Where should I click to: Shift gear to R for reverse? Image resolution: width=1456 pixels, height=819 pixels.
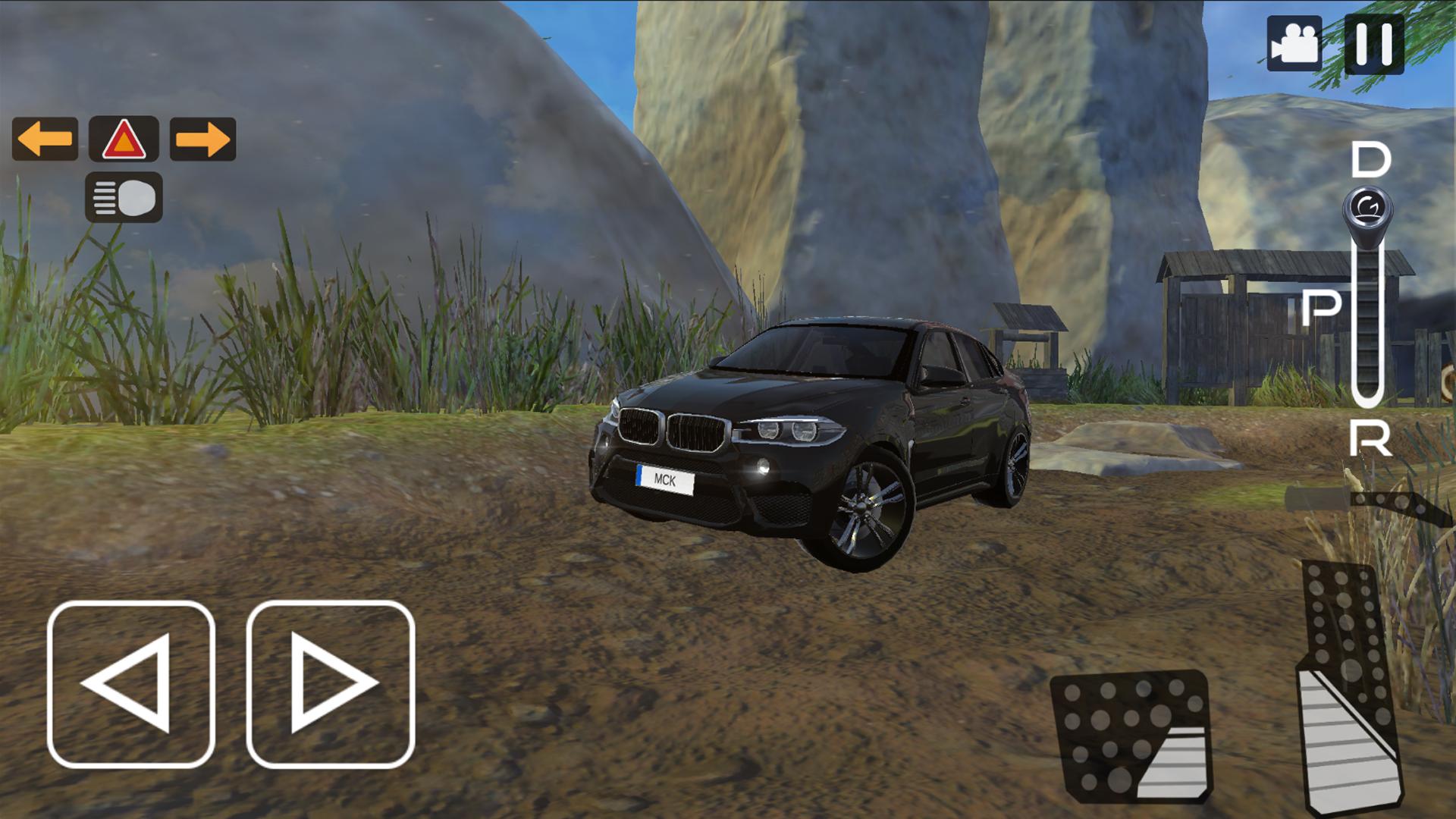(1370, 438)
